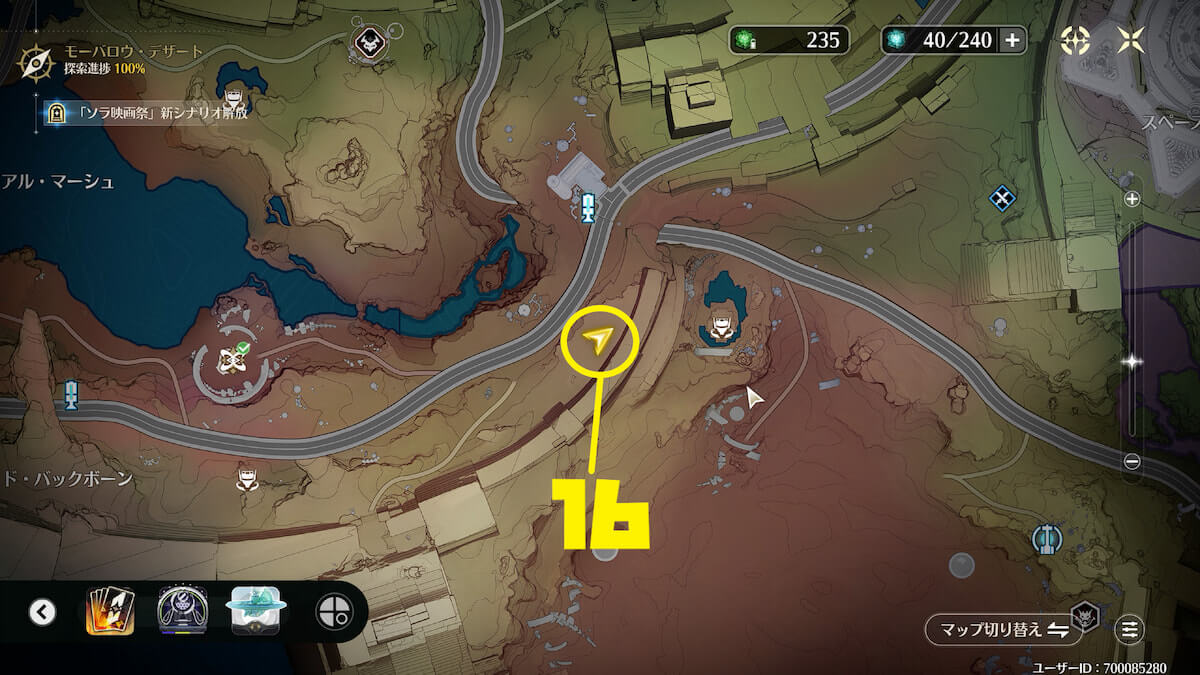
Task: Select the green-checkmarked marker on the map
Action: tap(231, 360)
